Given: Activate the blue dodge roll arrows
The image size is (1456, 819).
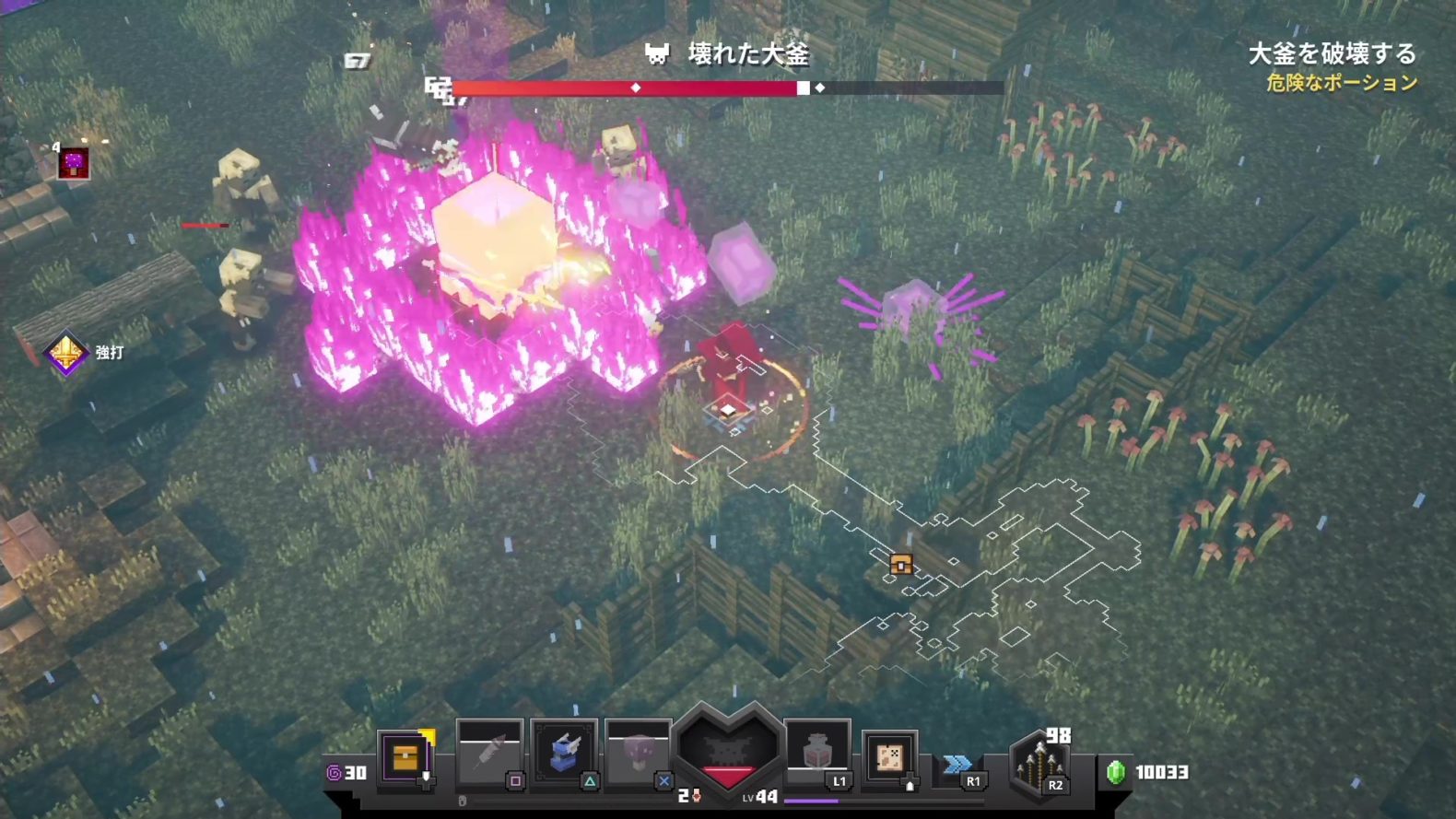Looking at the screenshot, I should (957, 765).
